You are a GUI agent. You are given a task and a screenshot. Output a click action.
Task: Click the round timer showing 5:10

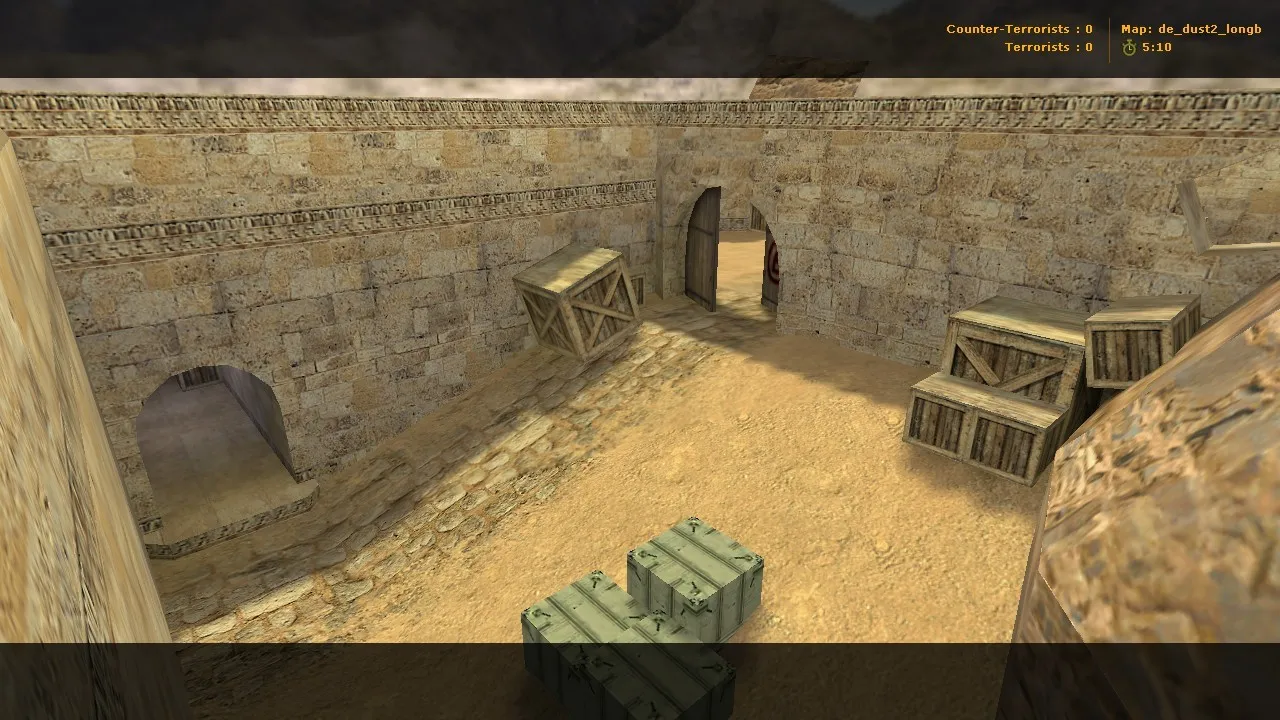pos(1158,46)
